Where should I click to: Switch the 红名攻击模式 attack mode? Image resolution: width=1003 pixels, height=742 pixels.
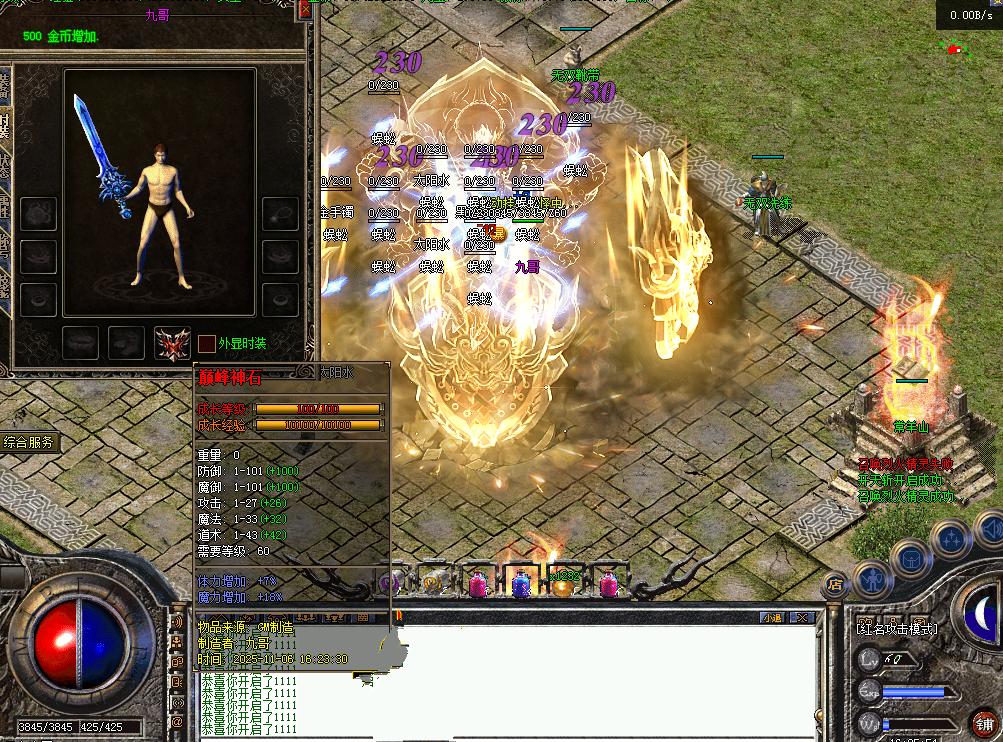point(896,629)
